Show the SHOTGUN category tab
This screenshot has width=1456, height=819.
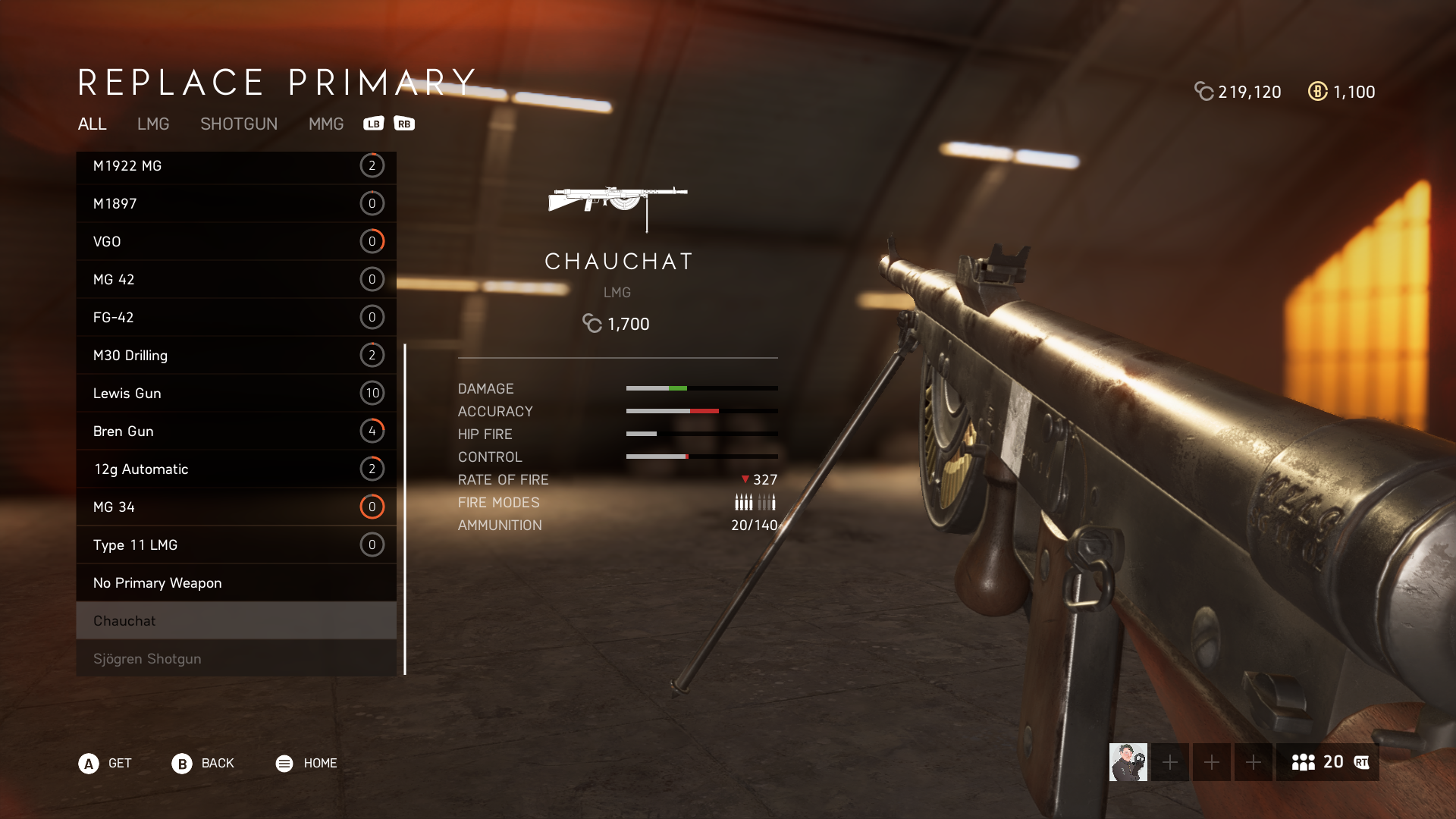coord(238,124)
